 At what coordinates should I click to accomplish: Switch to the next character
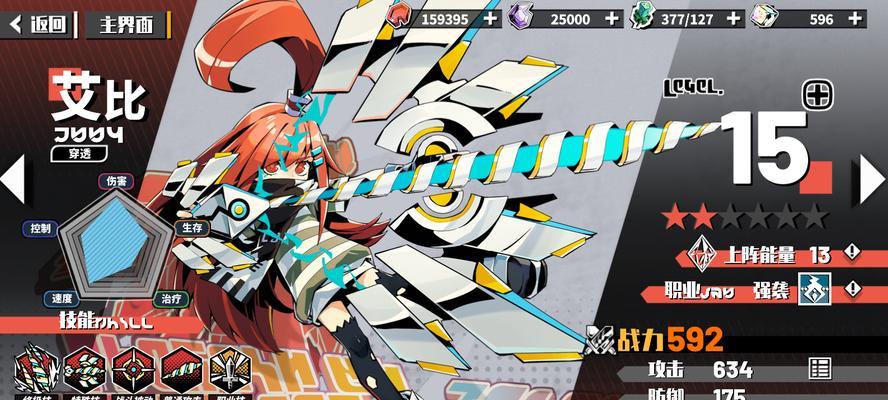(x=872, y=180)
